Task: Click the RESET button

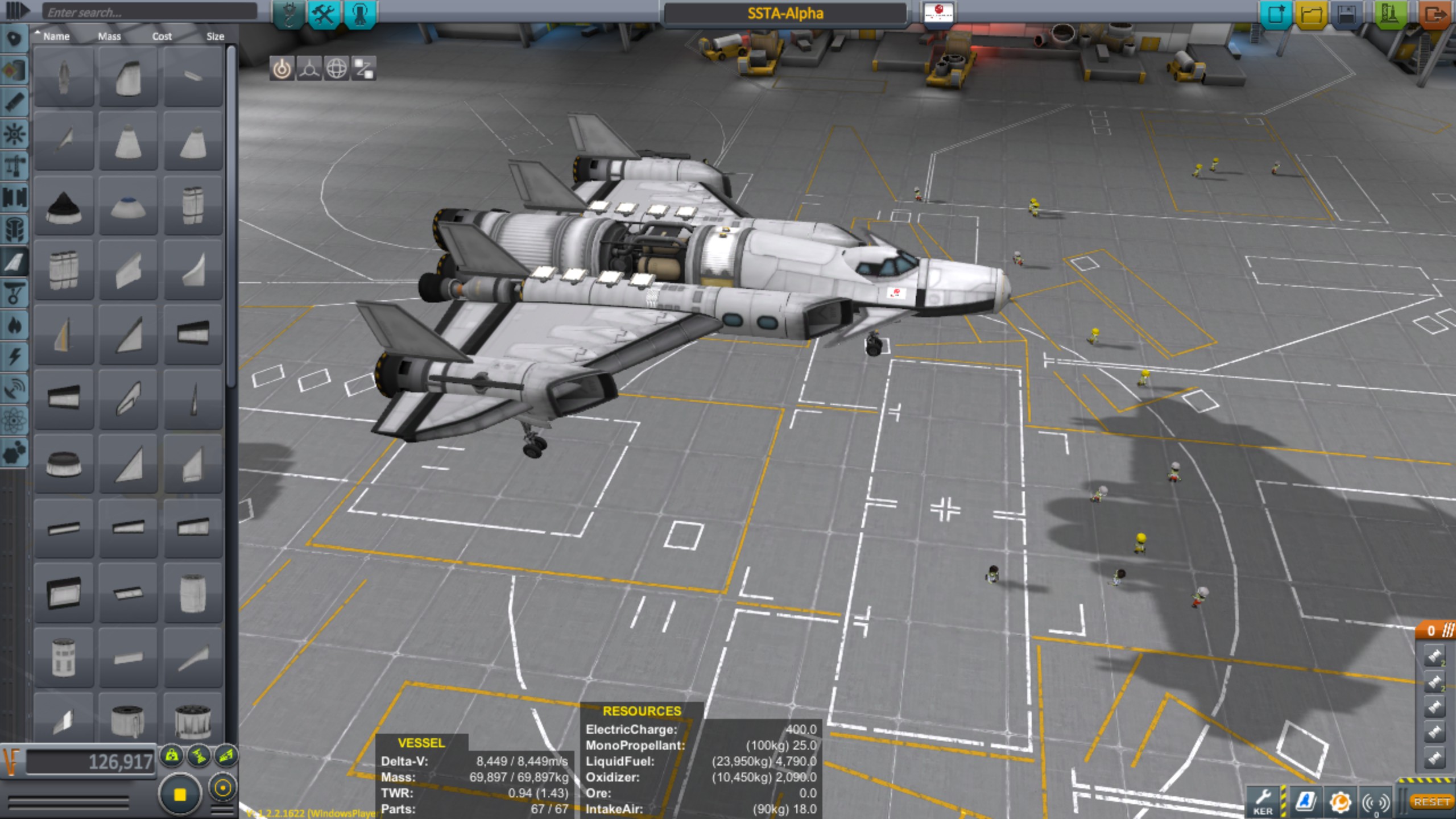Action: point(1431,802)
